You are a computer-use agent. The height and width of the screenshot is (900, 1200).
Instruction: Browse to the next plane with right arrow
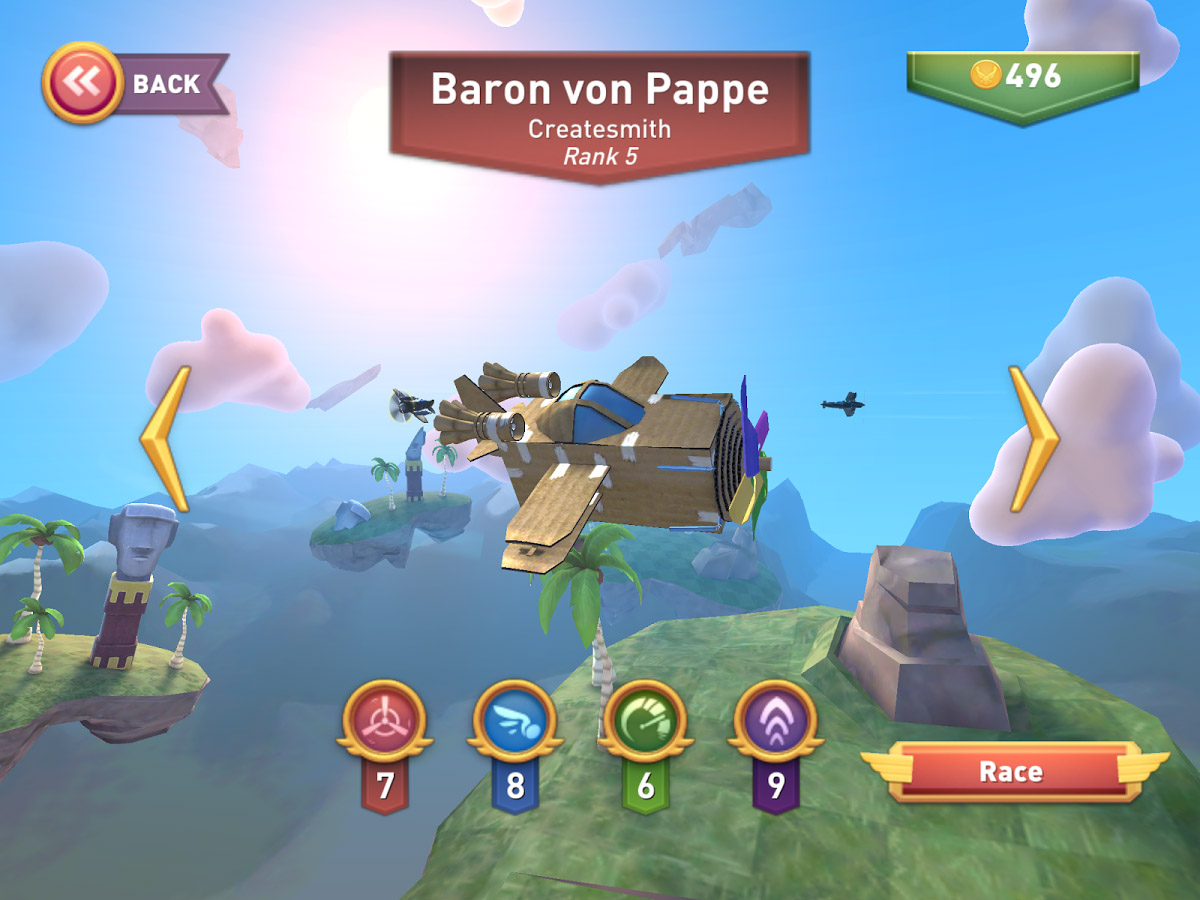click(1032, 438)
